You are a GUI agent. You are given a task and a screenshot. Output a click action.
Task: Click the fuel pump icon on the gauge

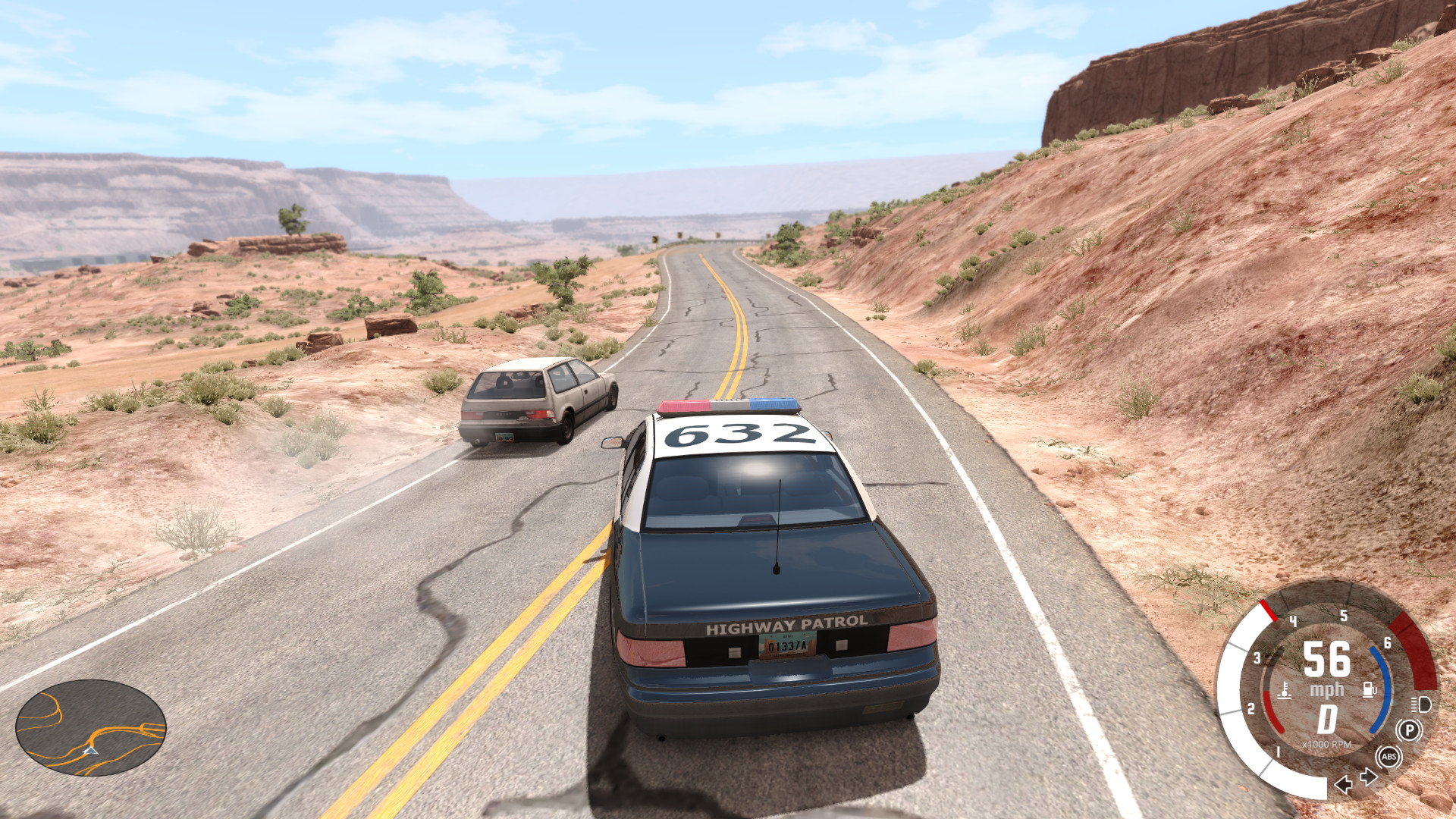click(x=1367, y=691)
